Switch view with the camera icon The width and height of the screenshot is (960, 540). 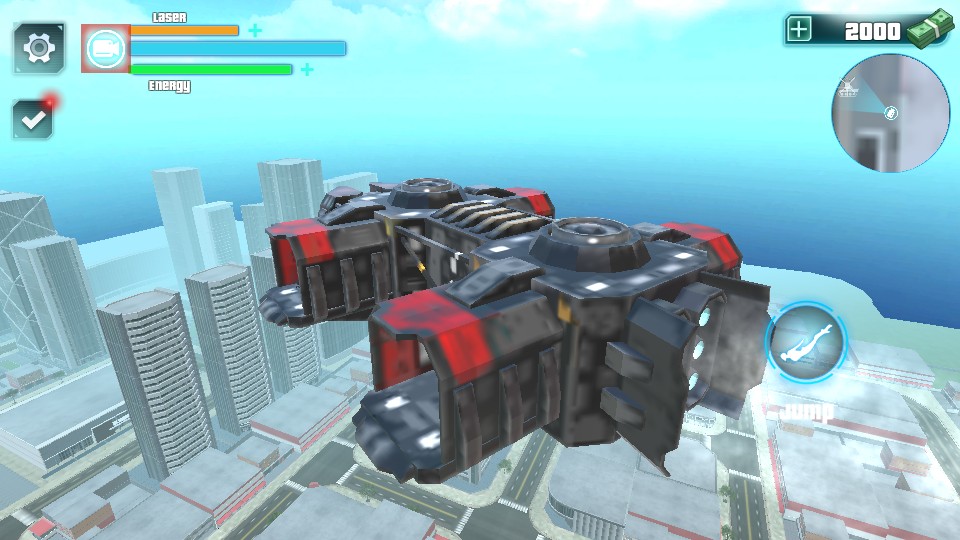click(x=105, y=49)
